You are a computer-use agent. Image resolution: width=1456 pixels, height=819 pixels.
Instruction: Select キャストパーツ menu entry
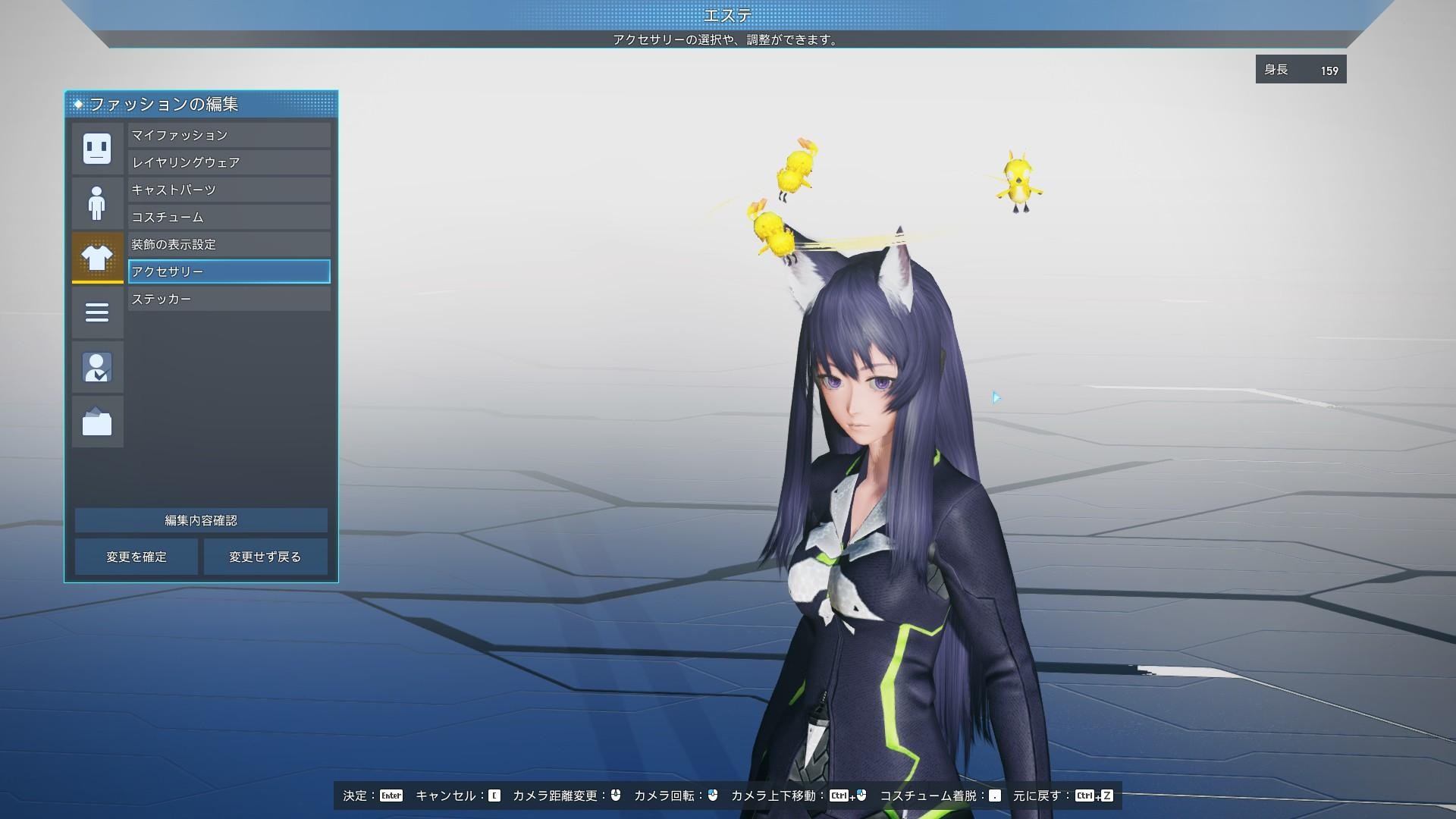click(x=228, y=190)
